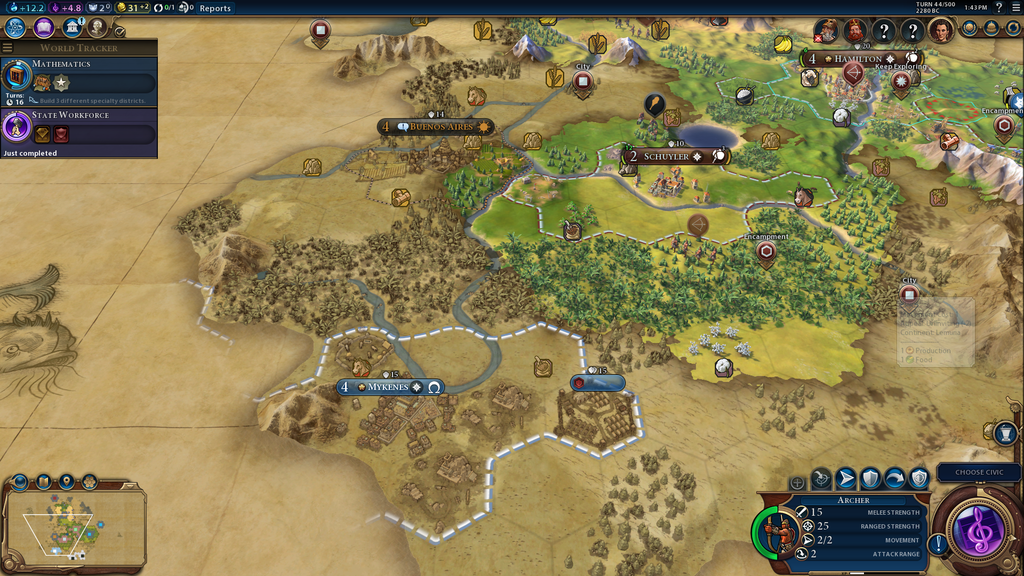Toggle the World Tracker hamburger menu
The height and width of the screenshot is (576, 1024).
[8, 47]
